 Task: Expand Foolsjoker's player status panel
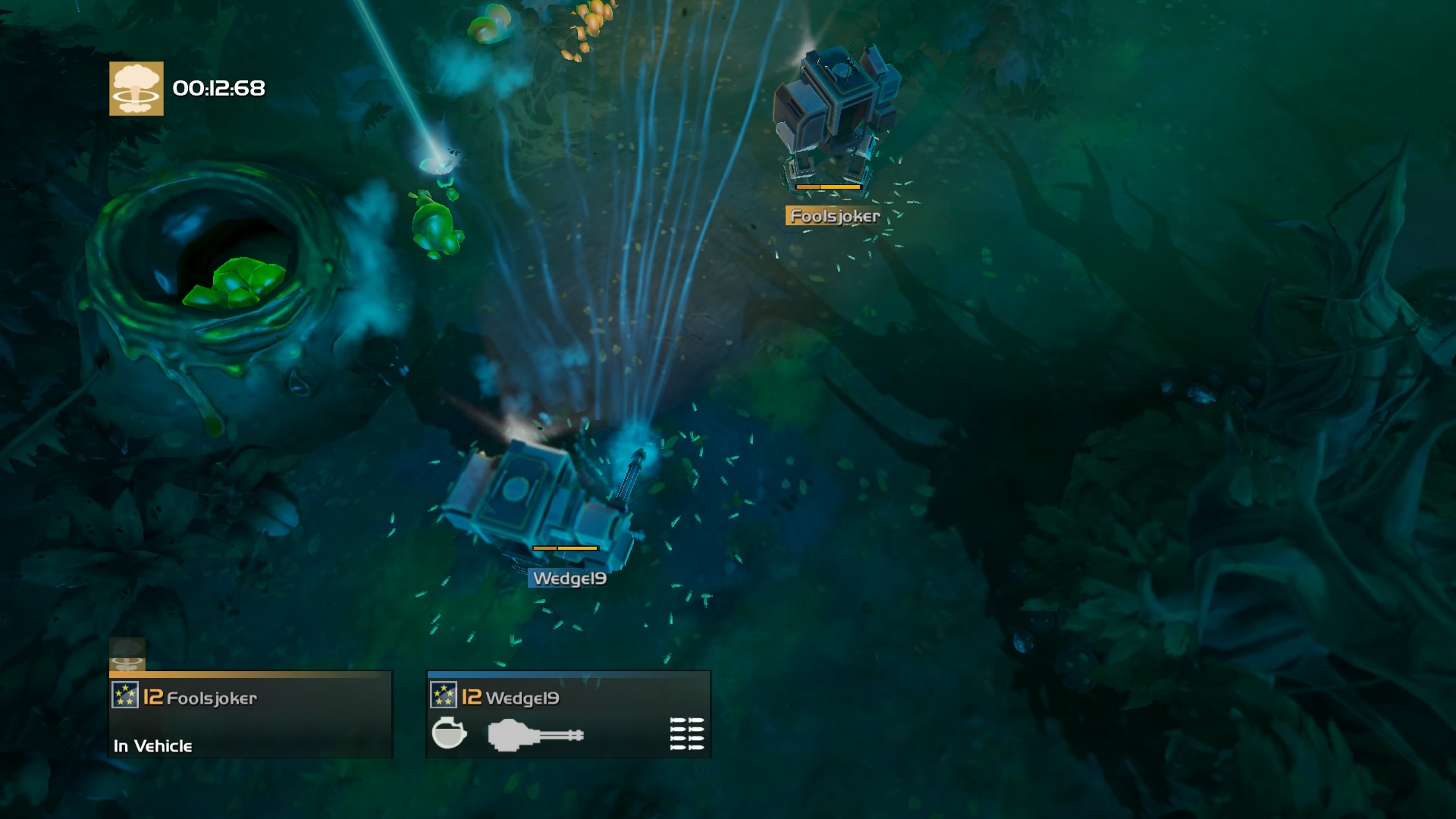(250, 717)
